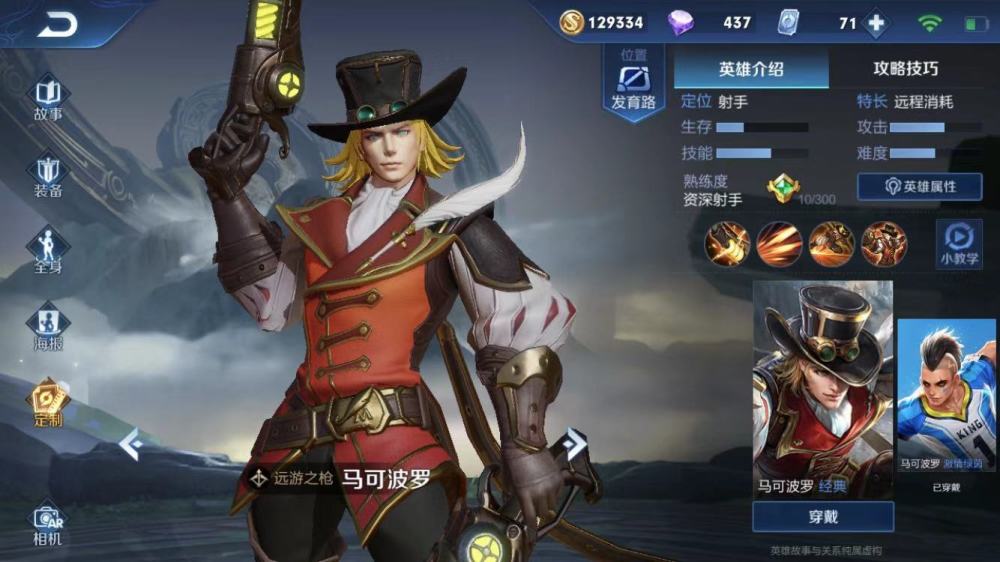Select the 马可波罗 经典 skin card
Viewport: 1000px width, 562px height.
coord(822,390)
